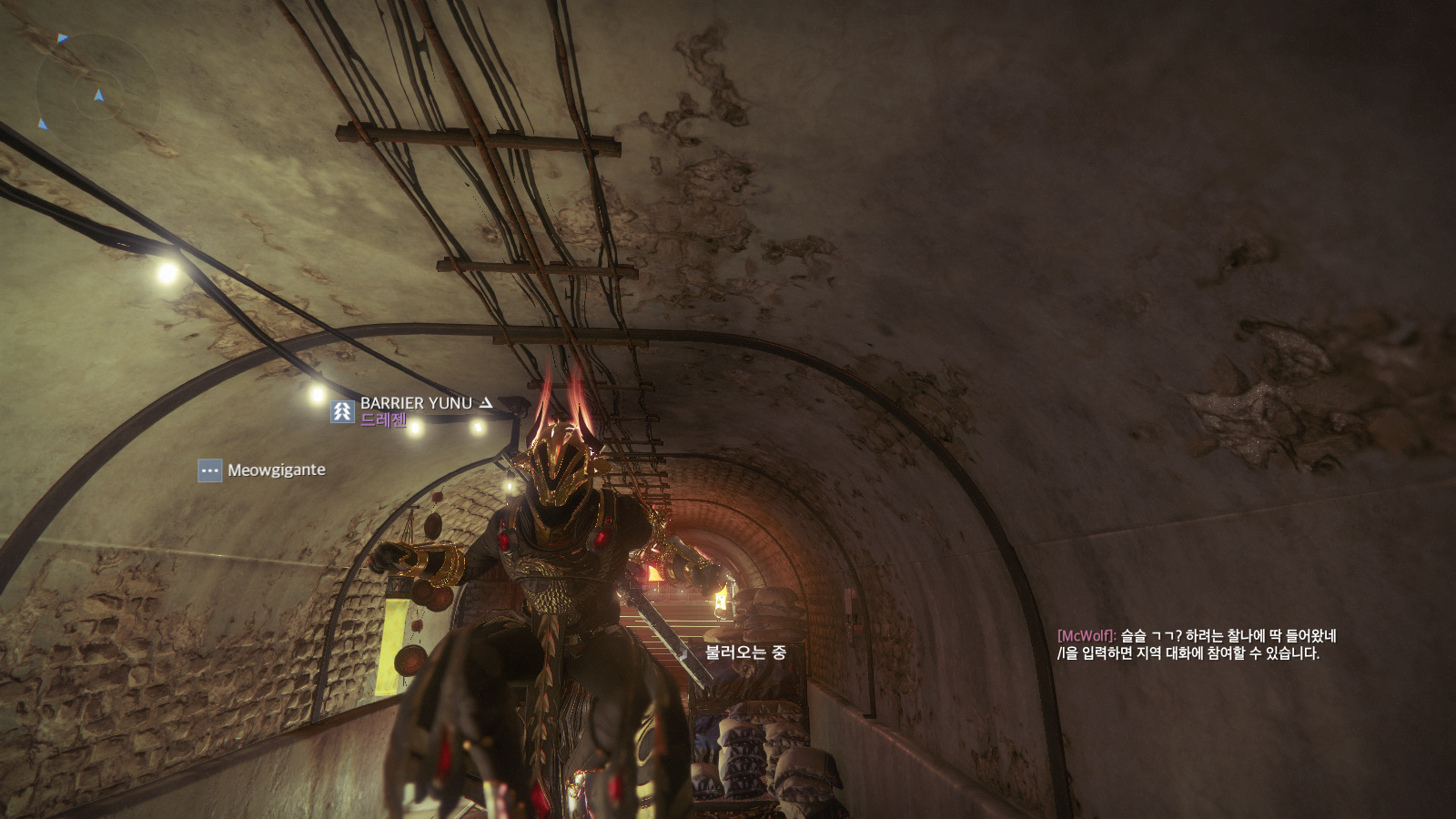1456x819 pixels.
Task: Click the circular minimap radar
Action: pos(97,93)
